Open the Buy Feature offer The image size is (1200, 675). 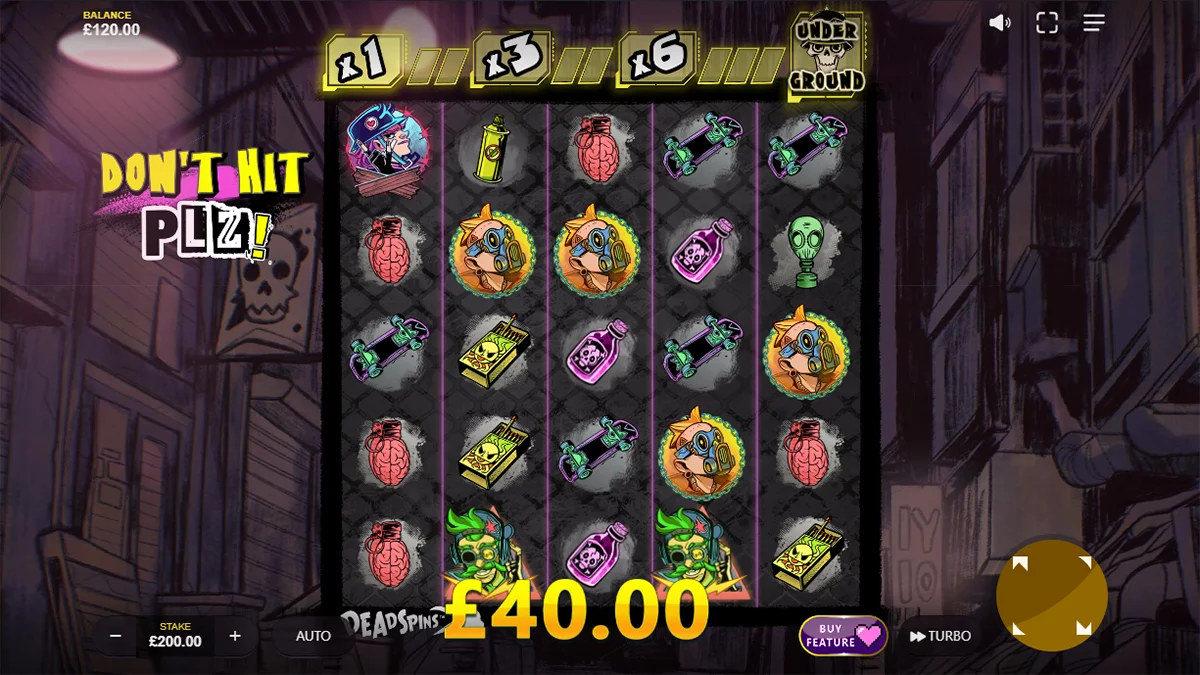pyautogui.click(x=843, y=636)
